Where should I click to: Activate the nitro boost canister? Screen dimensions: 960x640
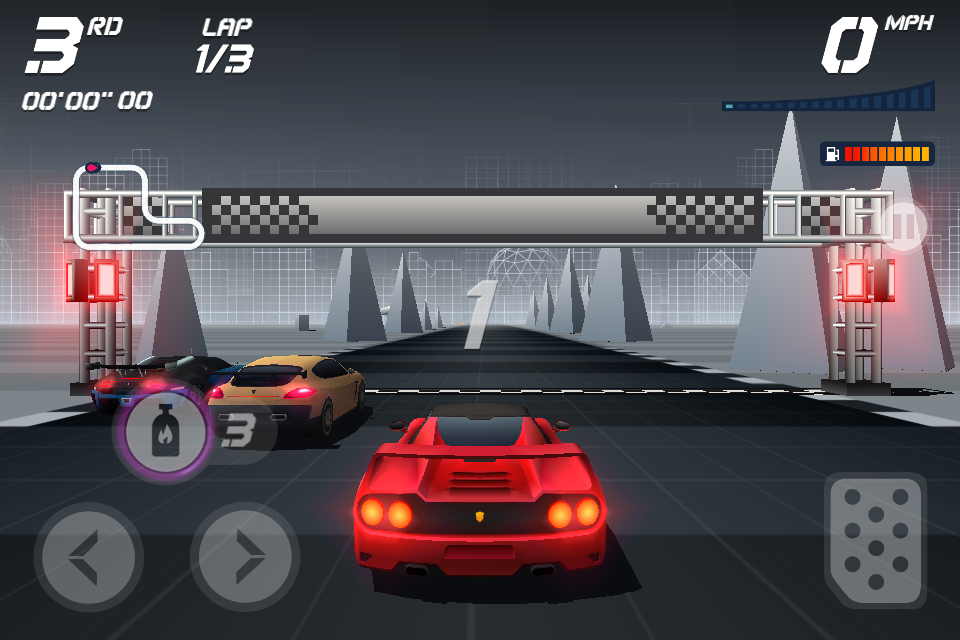coord(165,433)
